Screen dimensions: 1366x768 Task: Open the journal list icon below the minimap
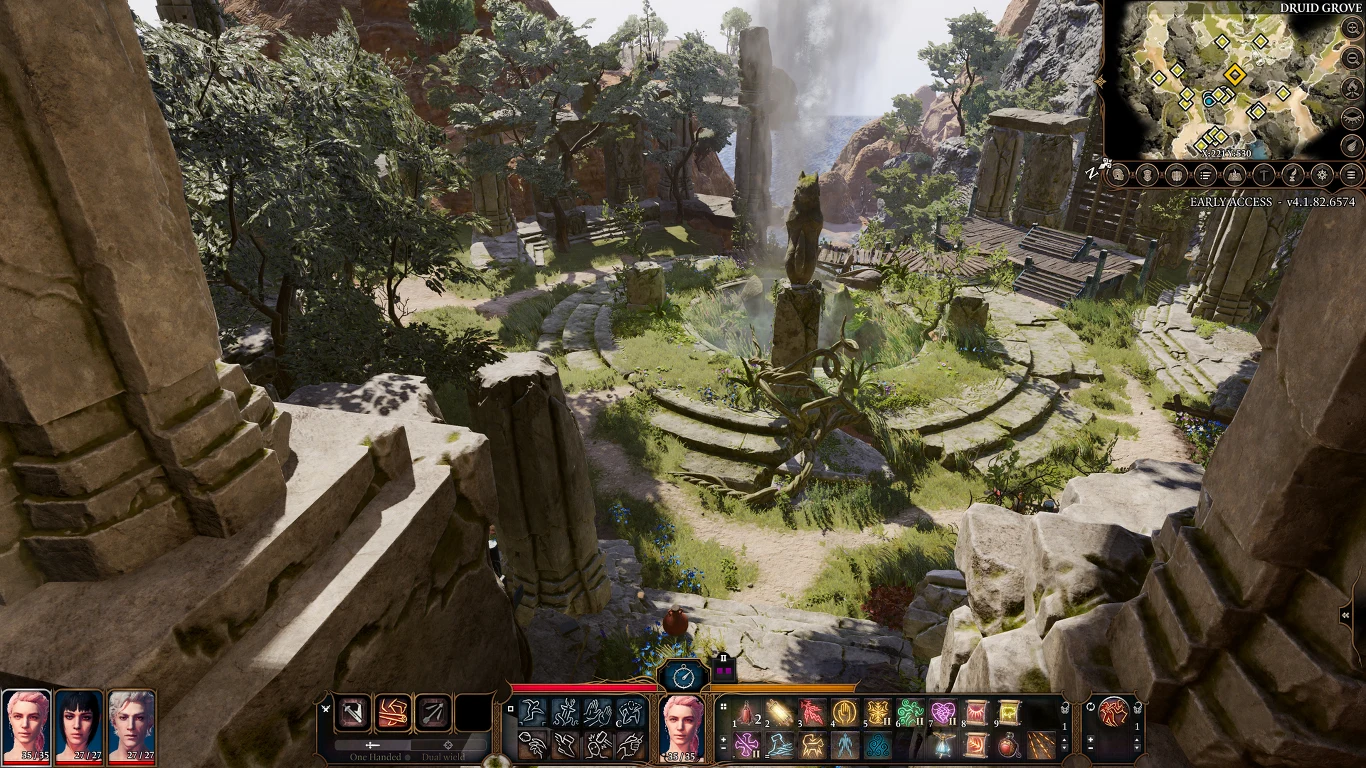[x=1205, y=175]
